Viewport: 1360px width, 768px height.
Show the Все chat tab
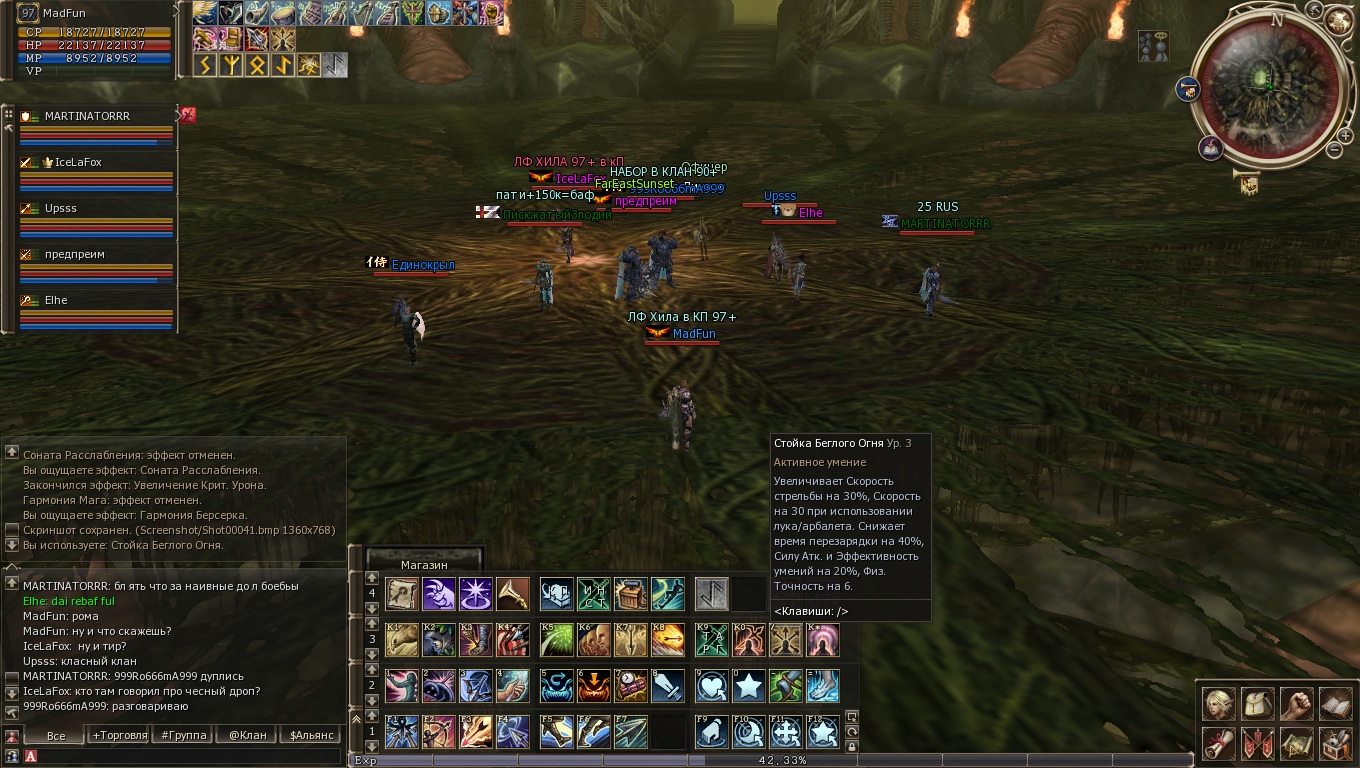[56, 735]
